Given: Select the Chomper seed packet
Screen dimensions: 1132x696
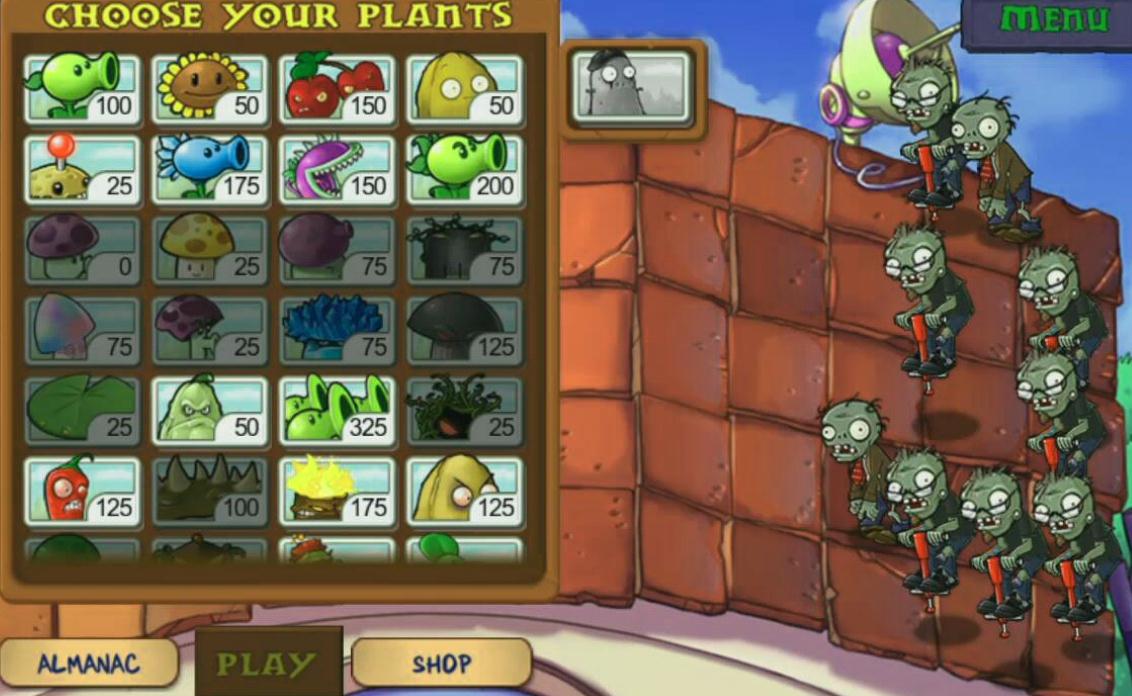Looking at the screenshot, I should (337, 169).
